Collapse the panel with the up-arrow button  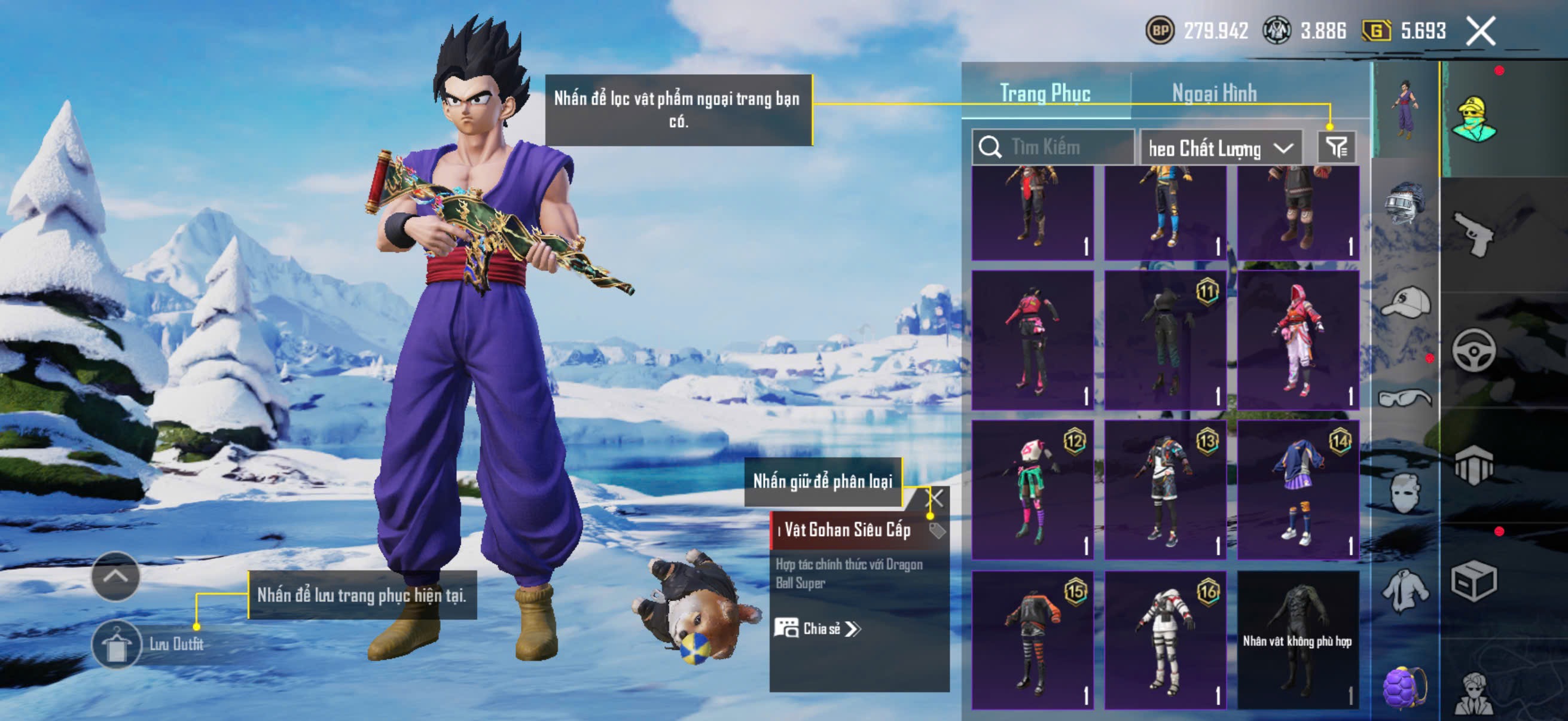click(x=115, y=576)
